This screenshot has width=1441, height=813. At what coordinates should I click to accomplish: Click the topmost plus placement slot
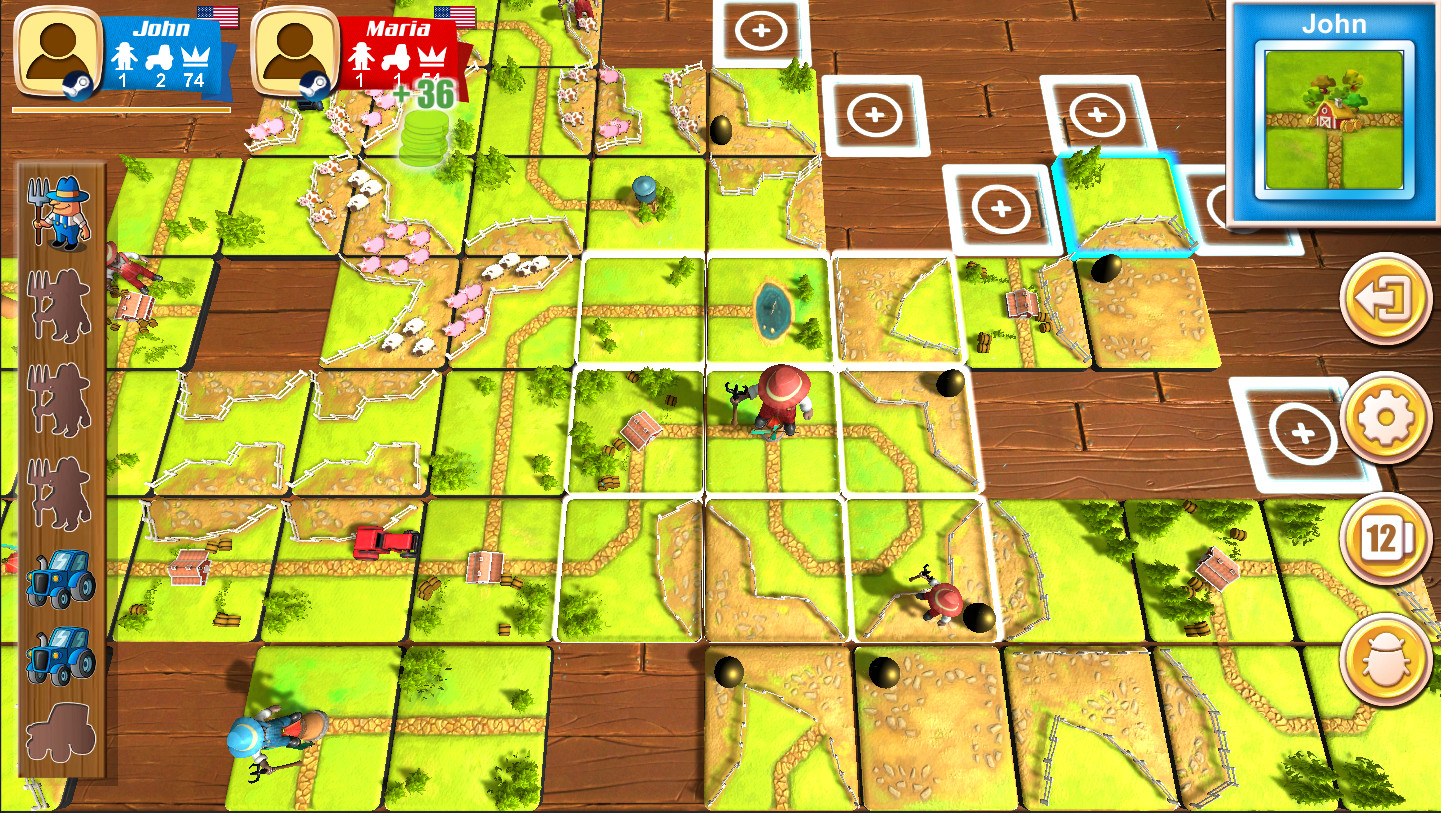point(762,31)
